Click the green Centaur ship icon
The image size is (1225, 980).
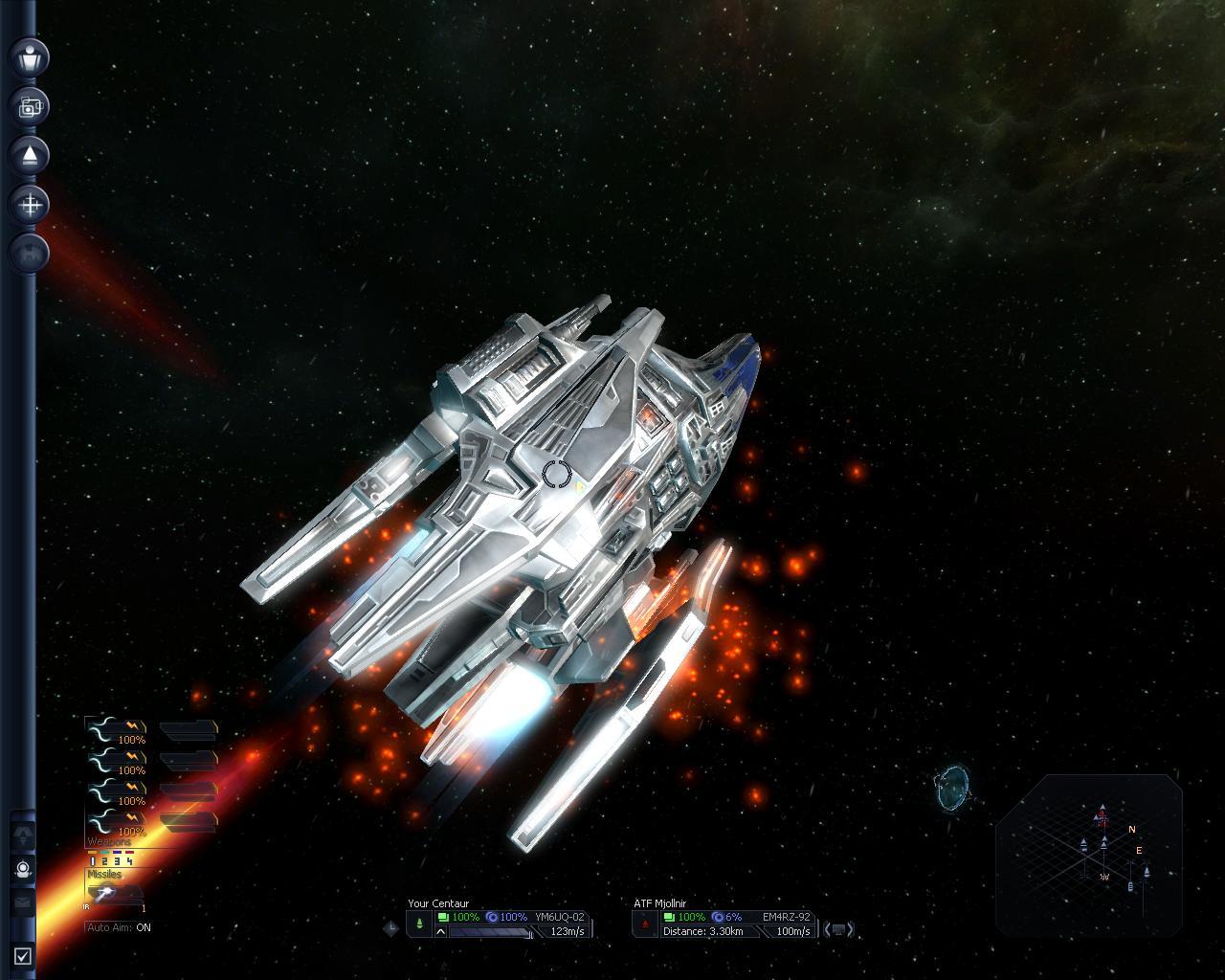coord(420,924)
